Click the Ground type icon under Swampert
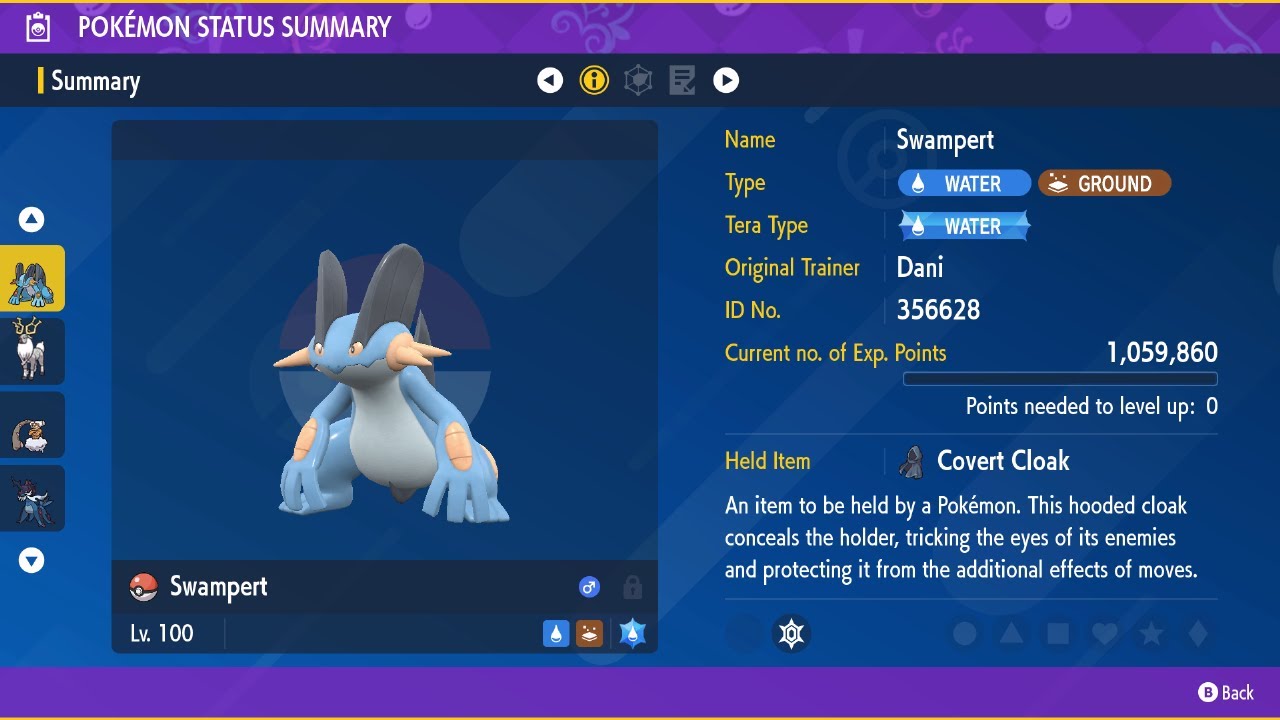Viewport: 1280px width, 720px height. pyautogui.click(x=589, y=633)
